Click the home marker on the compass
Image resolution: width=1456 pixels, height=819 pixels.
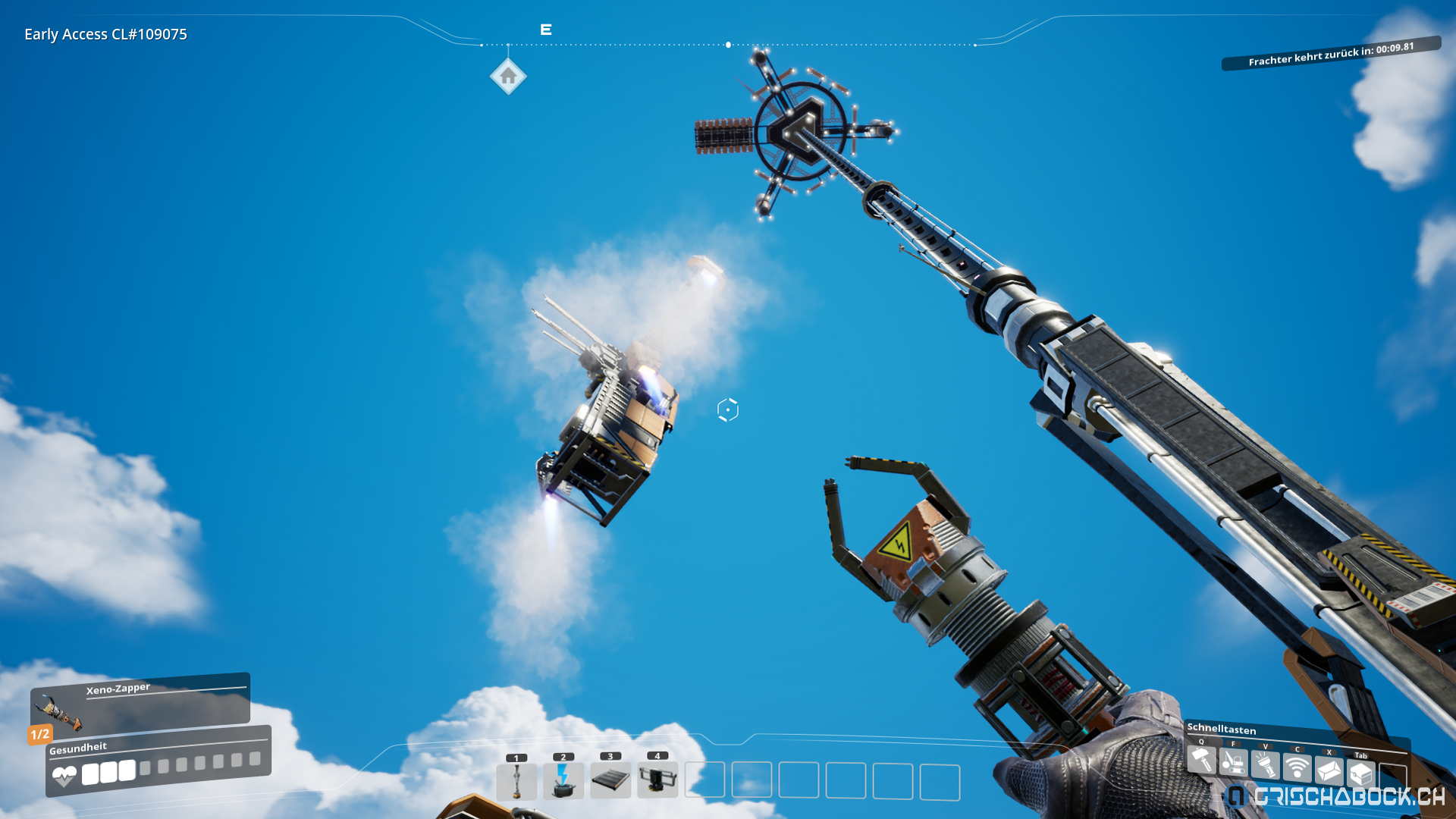(x=508, y=77)
